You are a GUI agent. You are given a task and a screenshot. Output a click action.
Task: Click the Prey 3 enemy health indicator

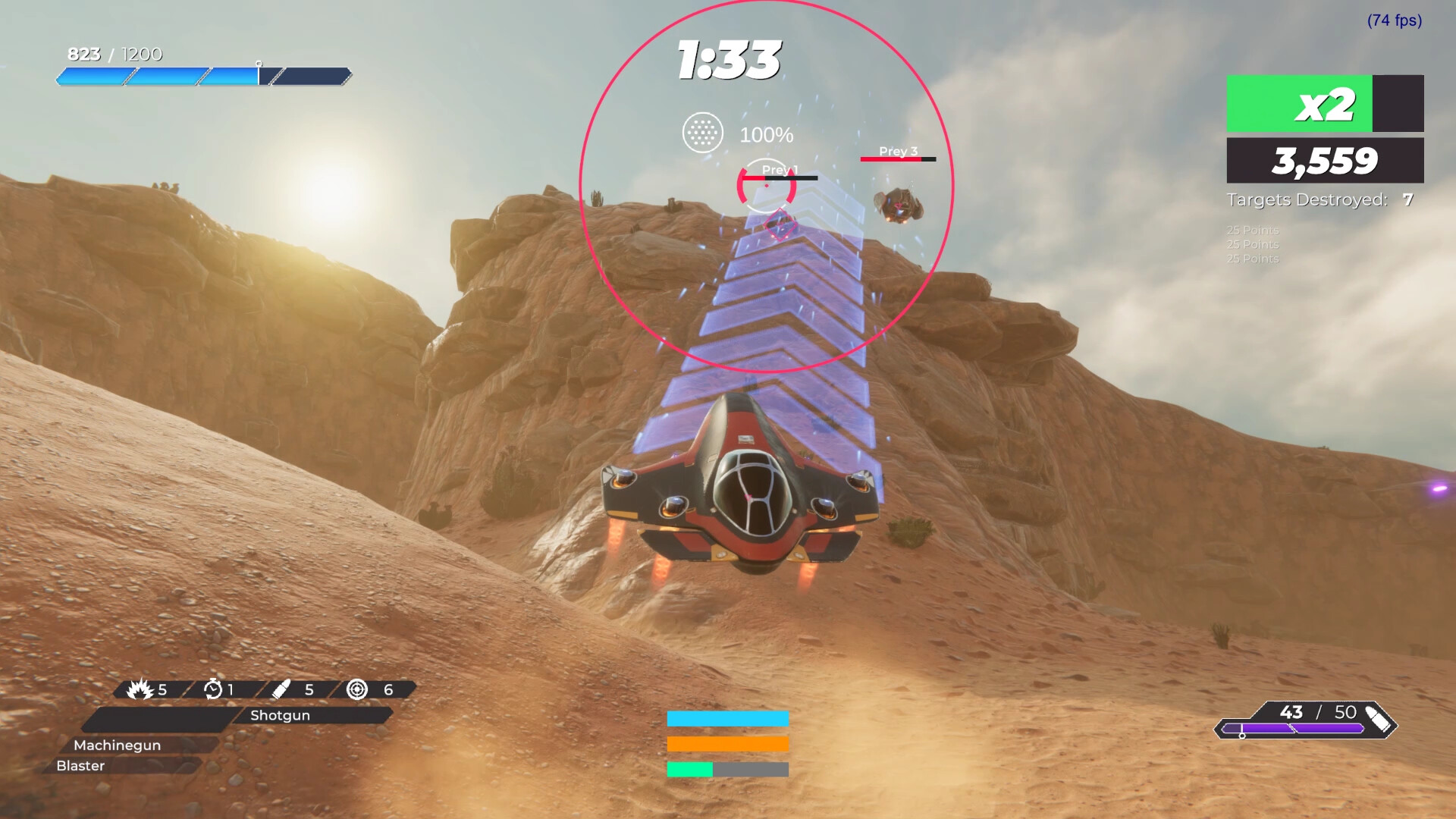click(x=899, y=160)
